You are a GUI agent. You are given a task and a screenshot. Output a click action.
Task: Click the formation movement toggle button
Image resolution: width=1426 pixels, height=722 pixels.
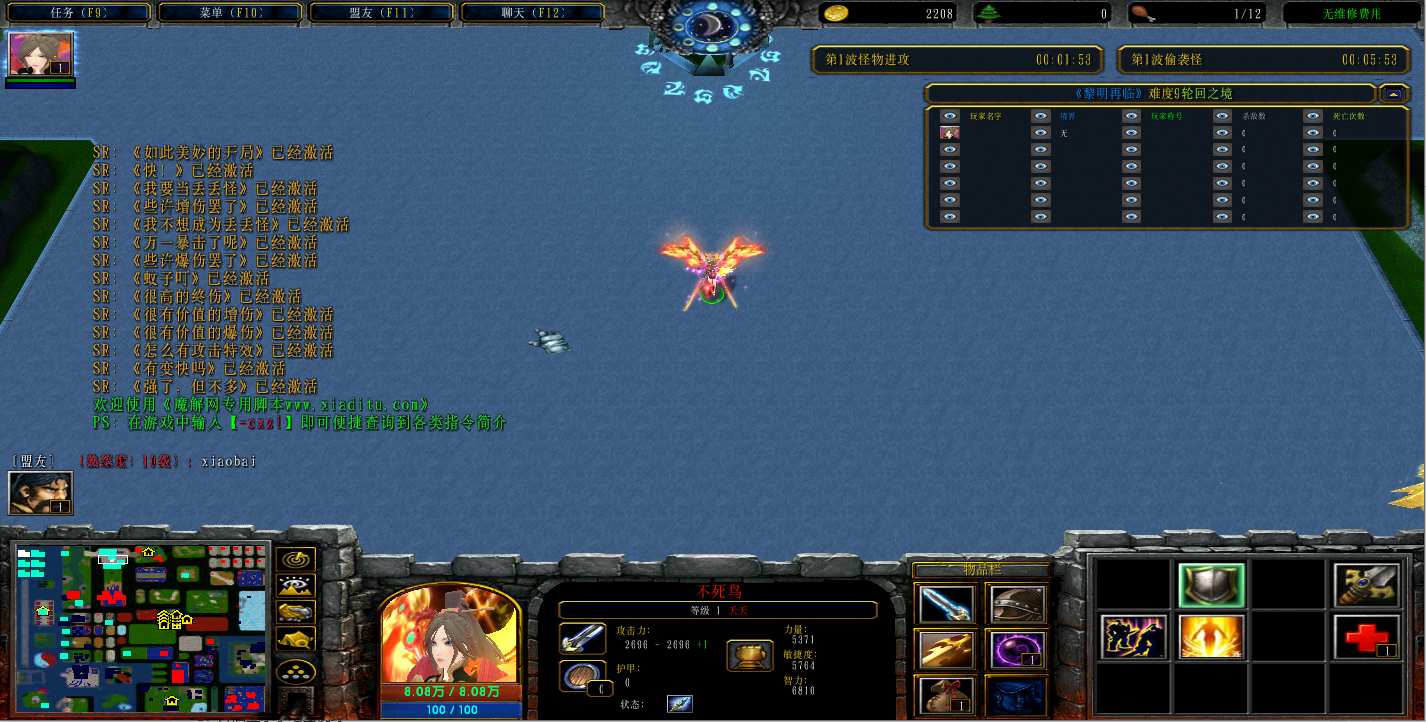click(296, 672)
